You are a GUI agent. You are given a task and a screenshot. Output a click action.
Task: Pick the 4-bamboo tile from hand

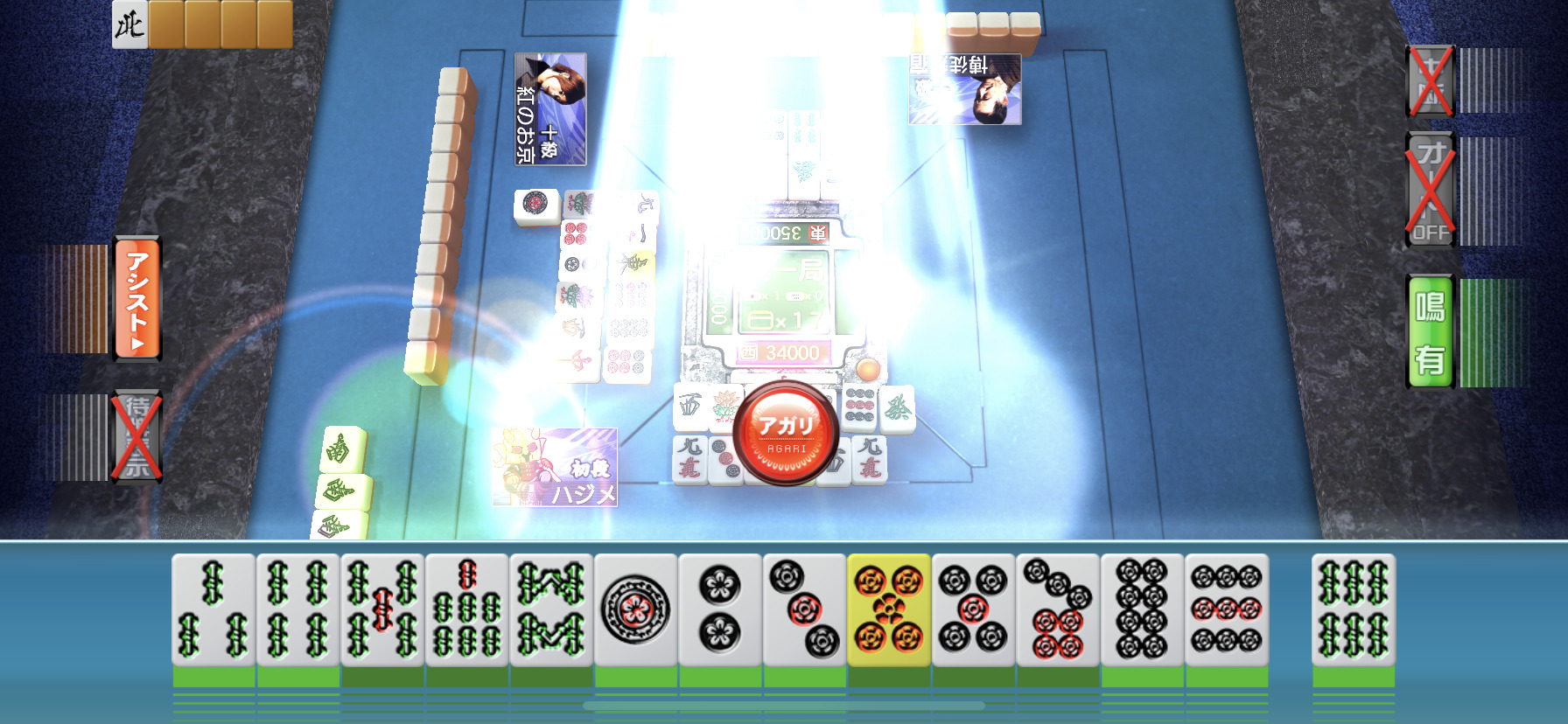coord(297,610)
